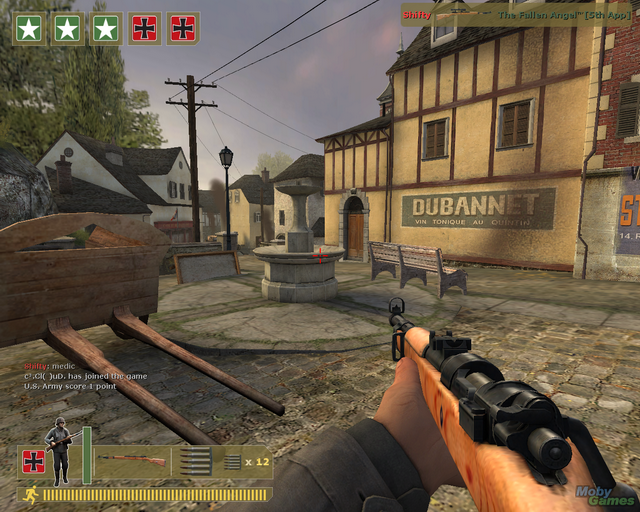The image size is (640, 512).
Task: Click the running man sprint icon
Action: (30, 493)
